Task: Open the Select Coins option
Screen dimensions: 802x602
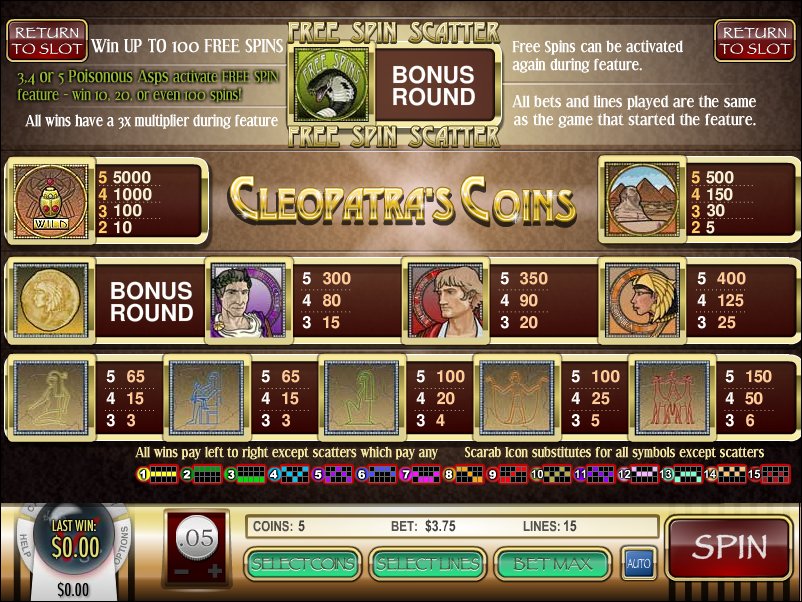Action: point(304,564)
